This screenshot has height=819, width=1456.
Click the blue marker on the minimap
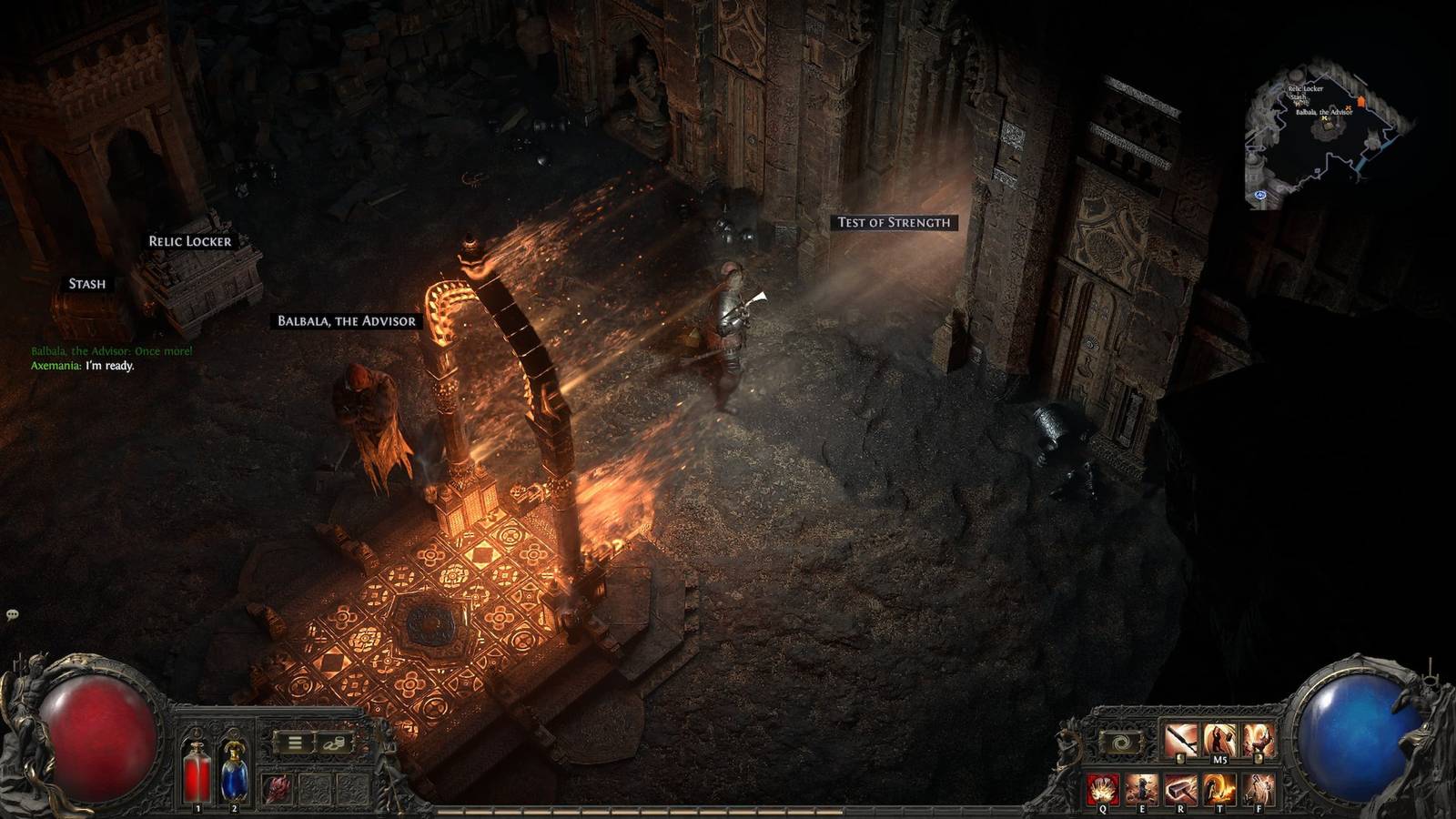pyautogui.click(x=1259, y=196)
